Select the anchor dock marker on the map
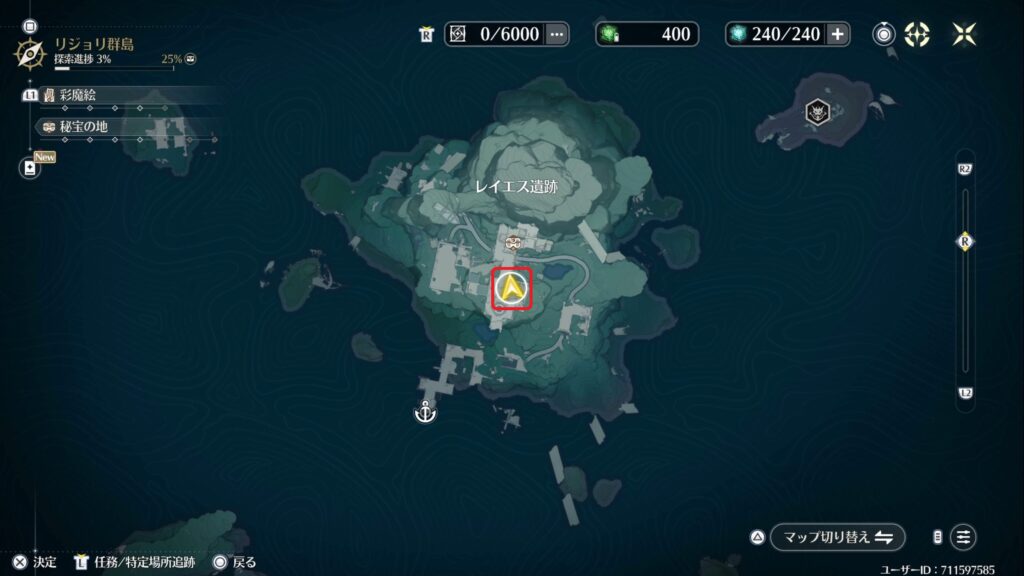The image size is (1024, 576). [x=424, y=412]
